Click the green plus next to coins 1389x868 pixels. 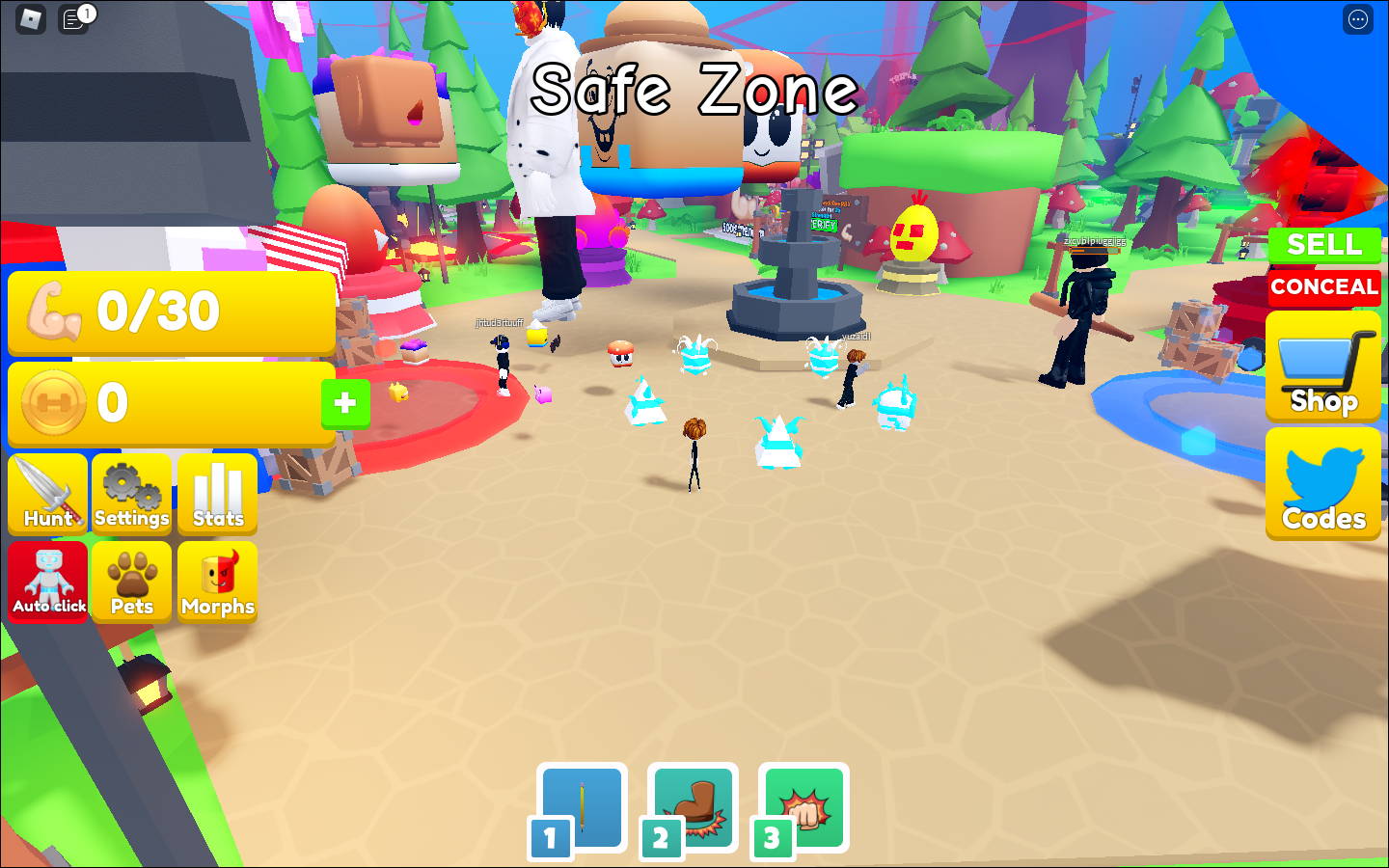[x=344, y=403]
